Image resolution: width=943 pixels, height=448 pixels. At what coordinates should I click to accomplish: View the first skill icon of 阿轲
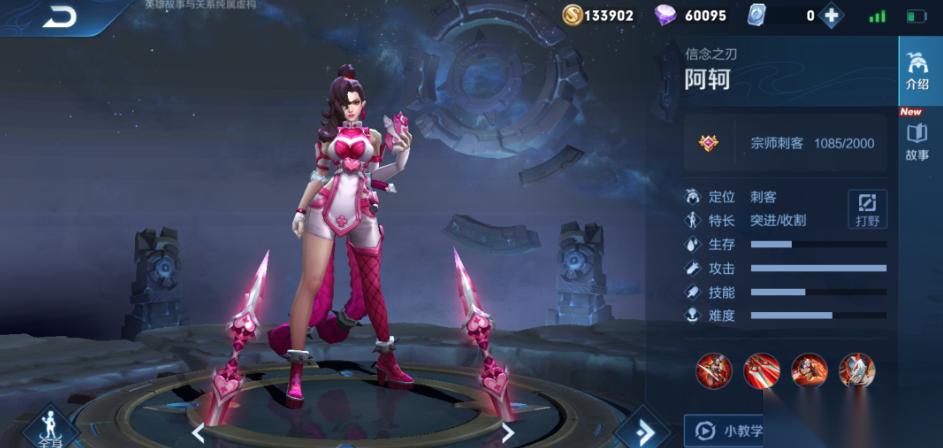click(714, 370)
